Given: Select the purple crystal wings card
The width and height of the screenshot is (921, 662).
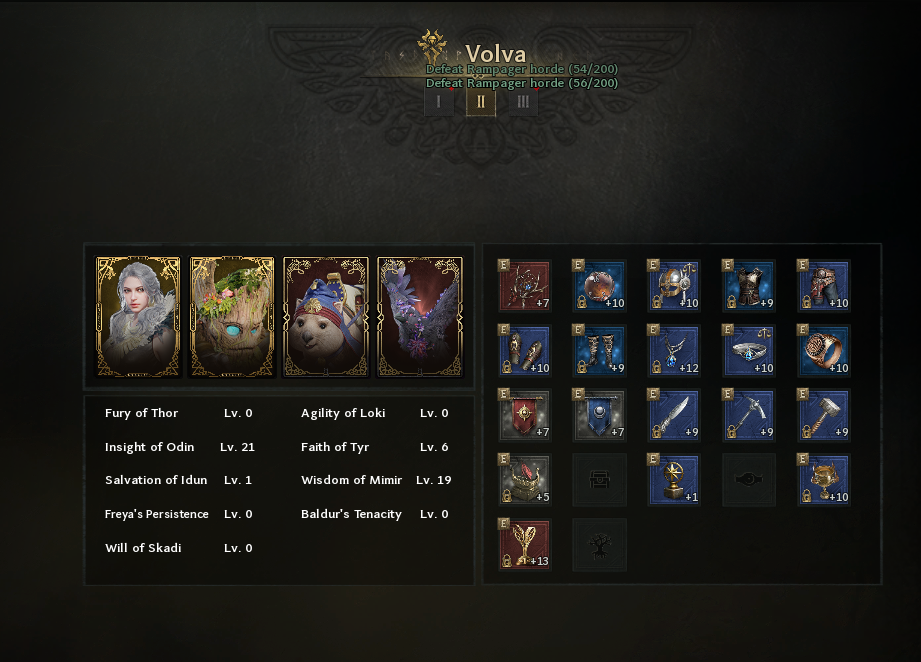Looking at the screenshot, I should point(420,317).
